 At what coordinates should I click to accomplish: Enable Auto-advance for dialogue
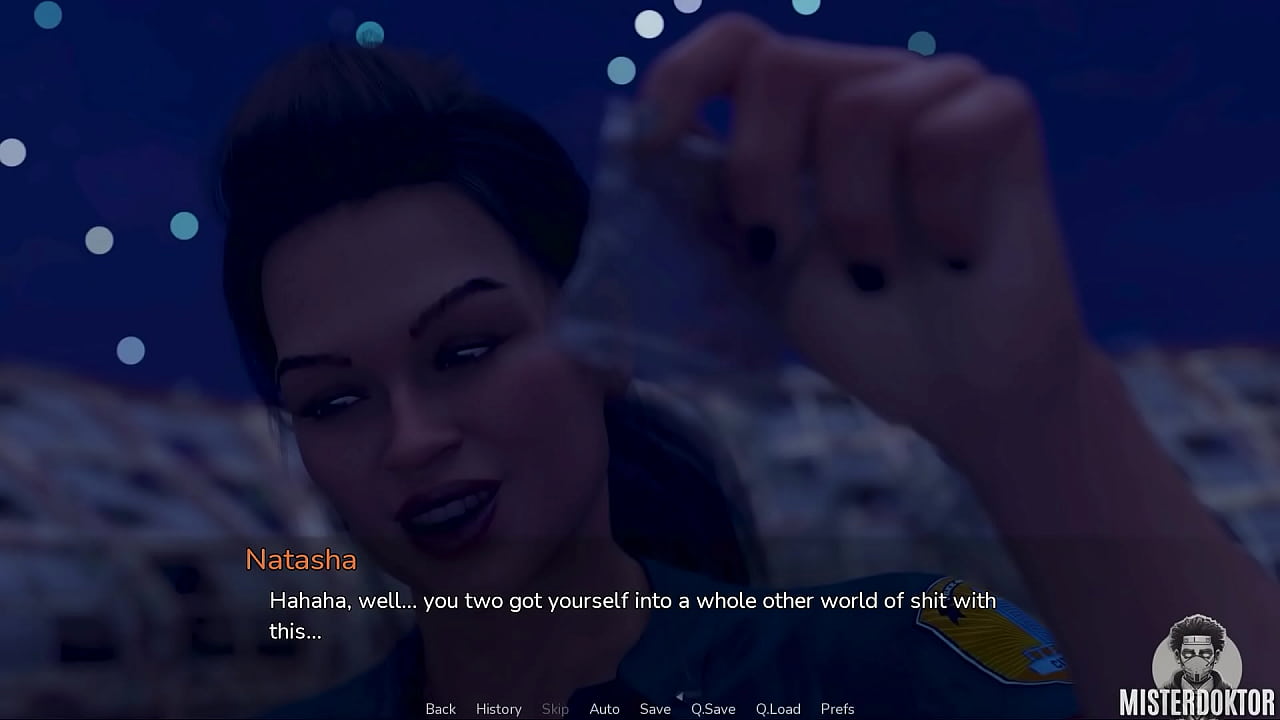604,709
